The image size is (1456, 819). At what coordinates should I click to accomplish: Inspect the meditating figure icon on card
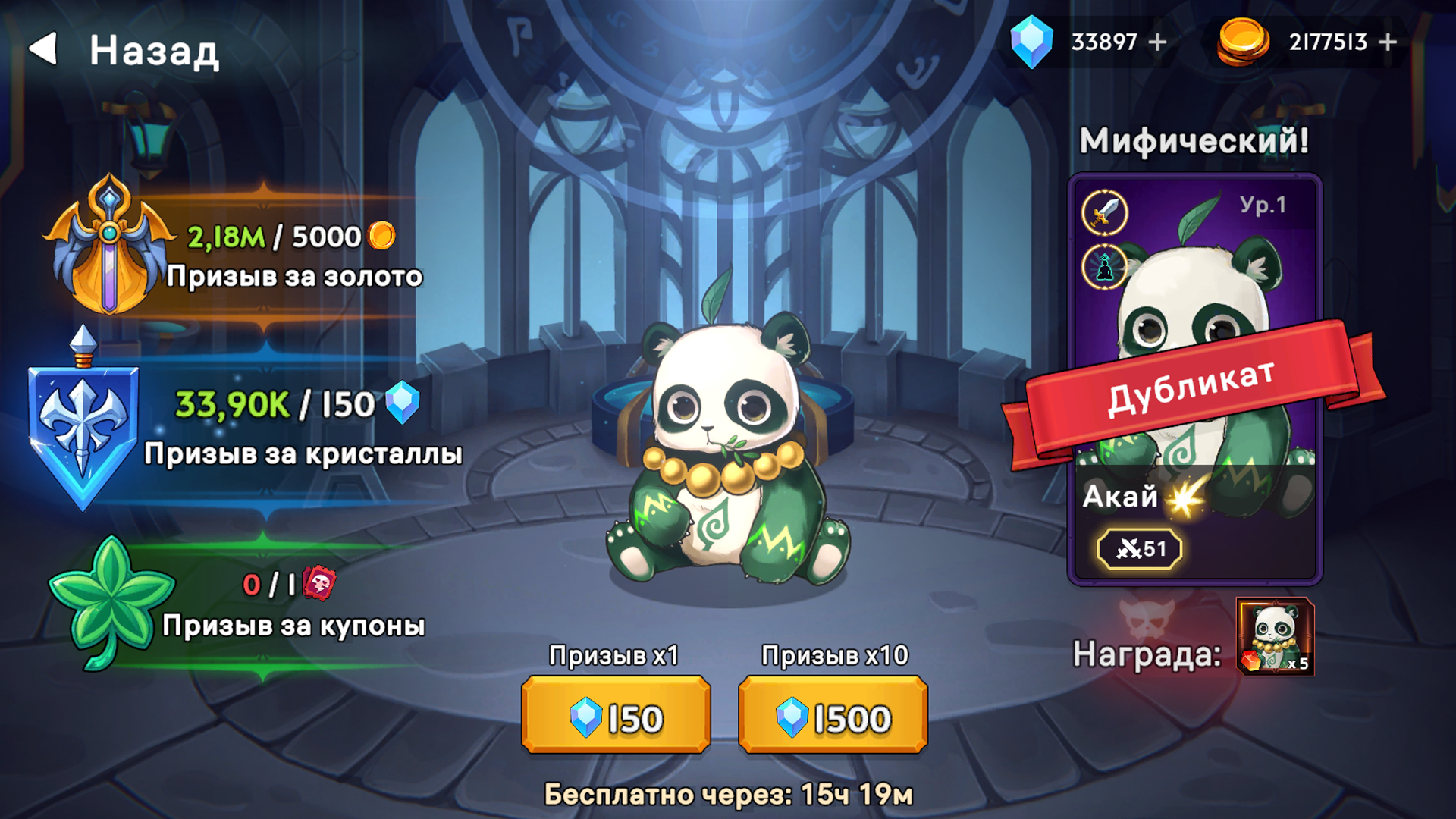coord(1104,267)
